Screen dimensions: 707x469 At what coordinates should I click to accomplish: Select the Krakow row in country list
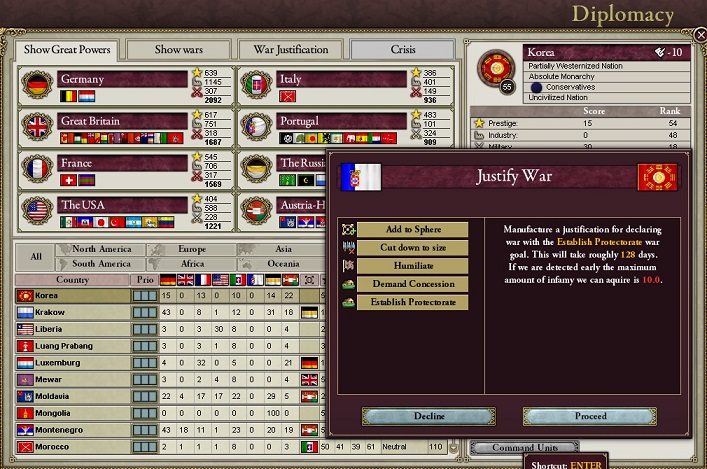pos(72,312)
